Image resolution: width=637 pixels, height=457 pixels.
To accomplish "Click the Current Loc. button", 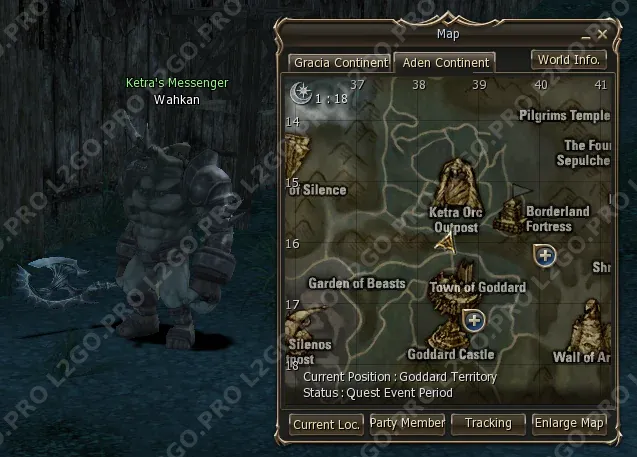I will click(326, 424).
